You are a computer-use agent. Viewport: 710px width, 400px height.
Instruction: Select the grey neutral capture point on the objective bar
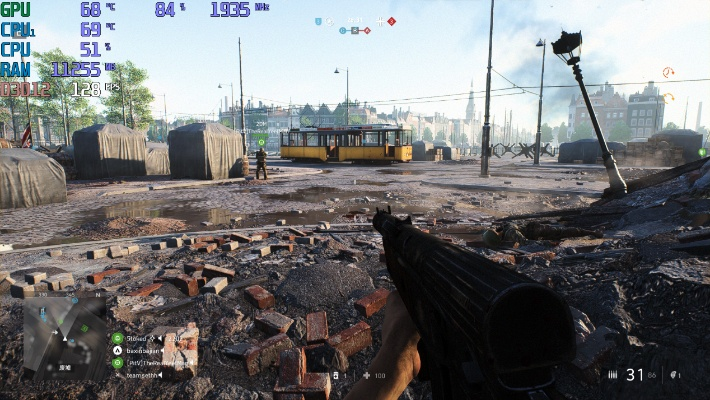pos(355,31)
